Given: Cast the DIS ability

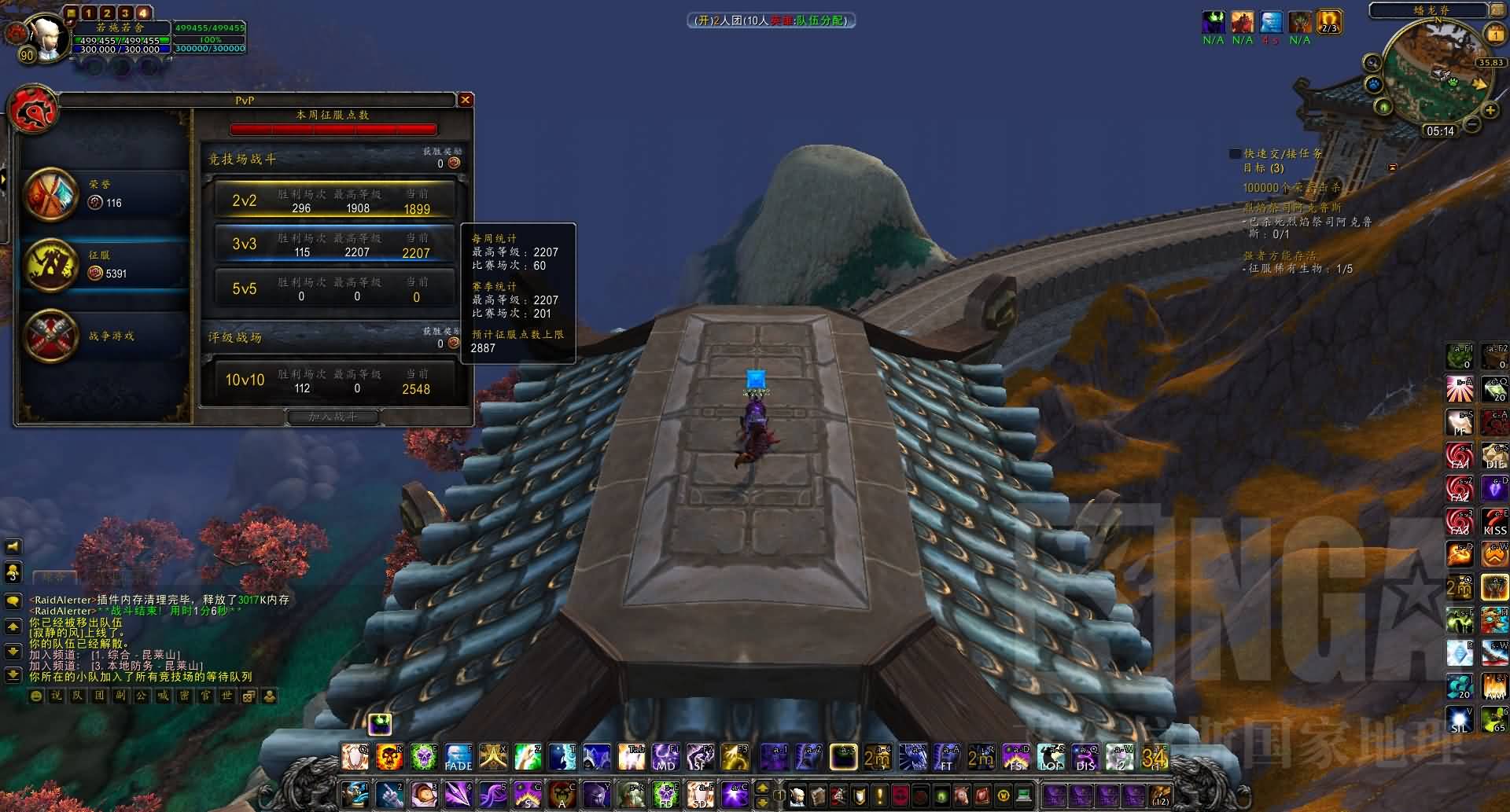Looking at the screenshot, I should tap(1085, 757).
